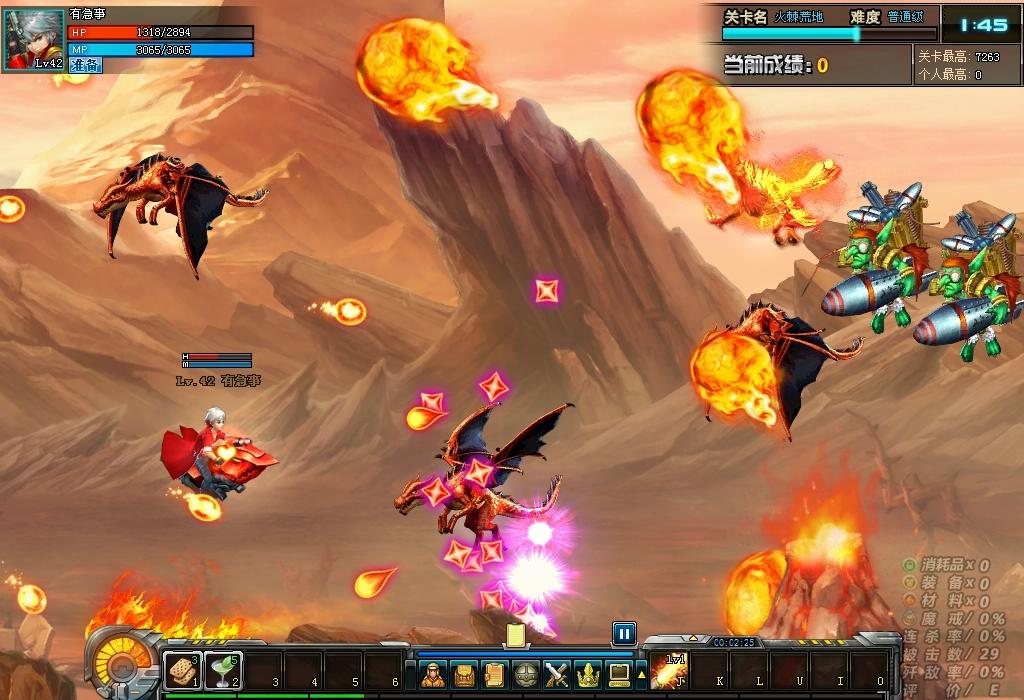Open the round helmet icon menu
Viewport: 1024px width, 700px height.
(525, 675)
